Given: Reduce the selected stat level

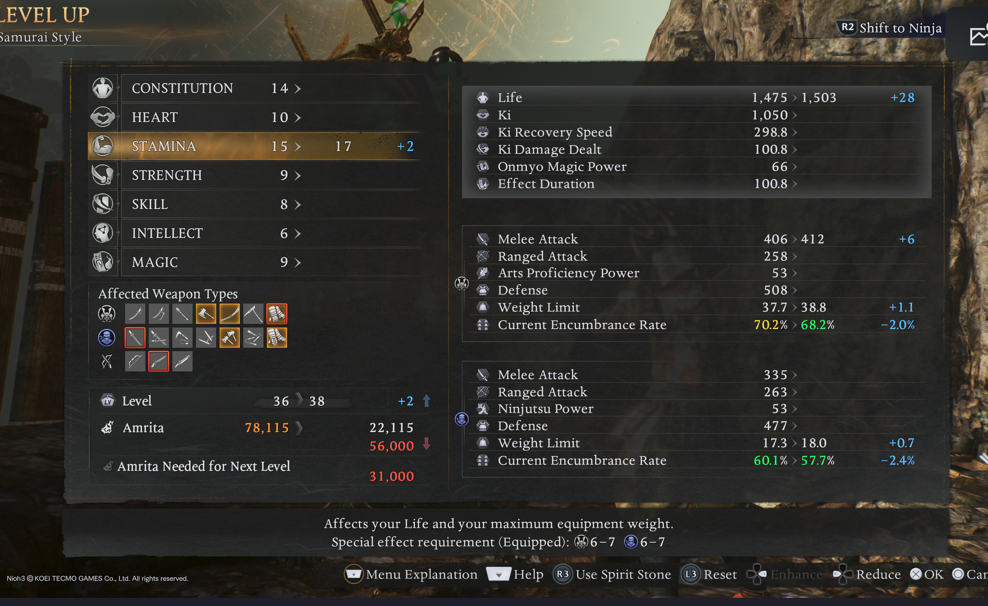Looking at the screenshot, I should click(x=866, y=574).
